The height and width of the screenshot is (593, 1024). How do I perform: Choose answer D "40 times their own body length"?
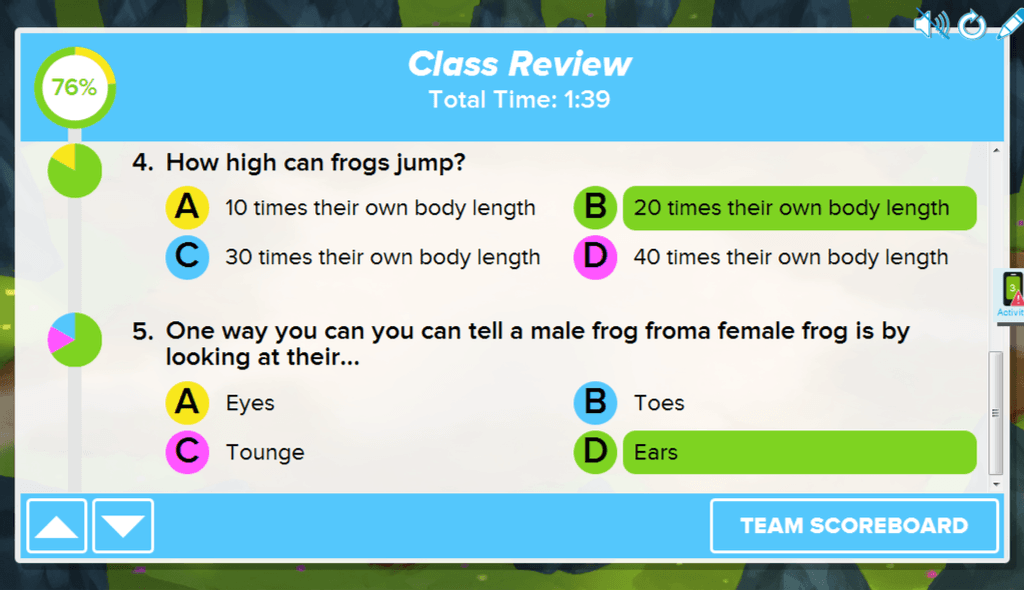click(x=790, y=257)
